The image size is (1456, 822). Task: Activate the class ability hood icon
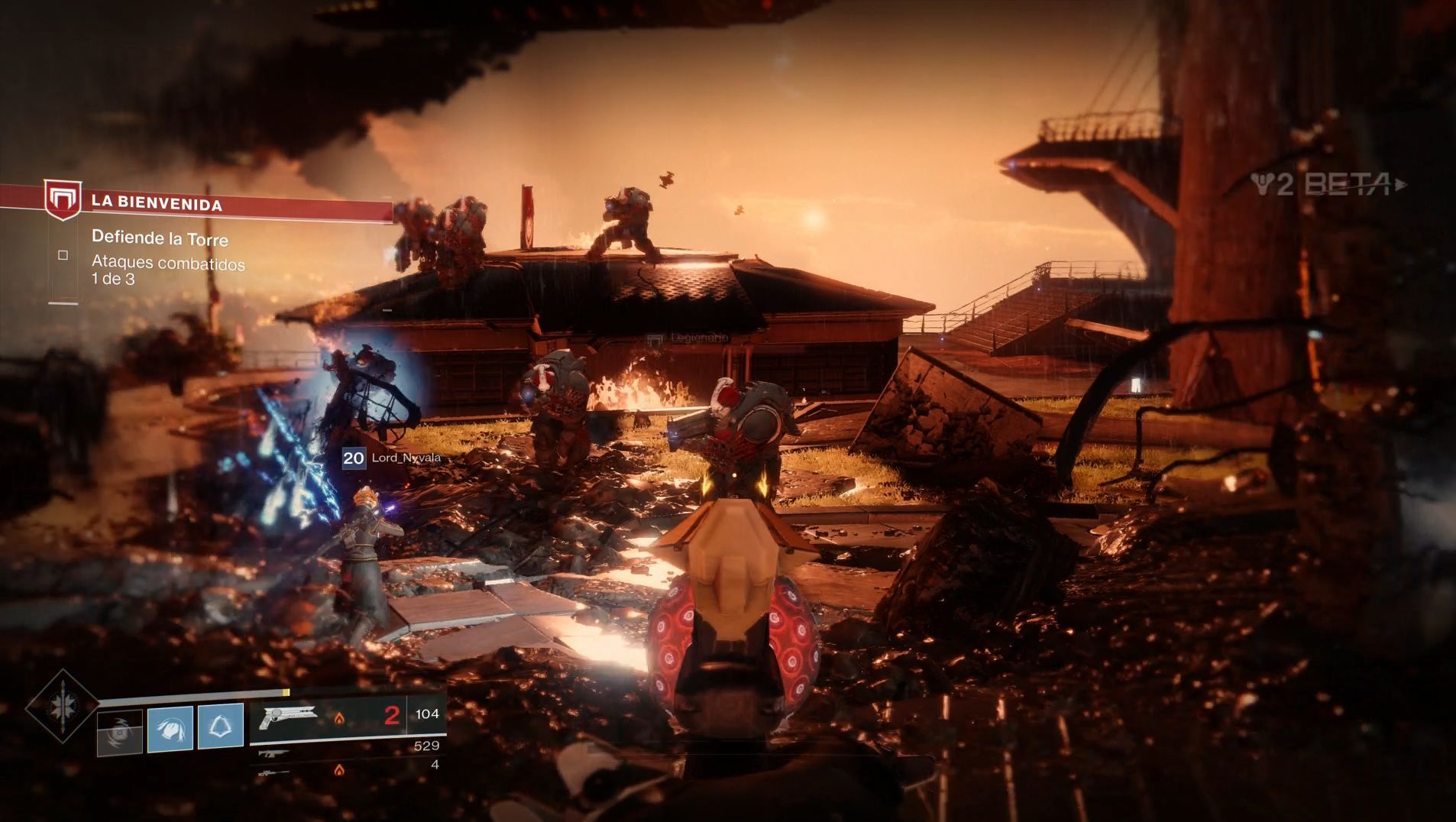pos(220,726)
